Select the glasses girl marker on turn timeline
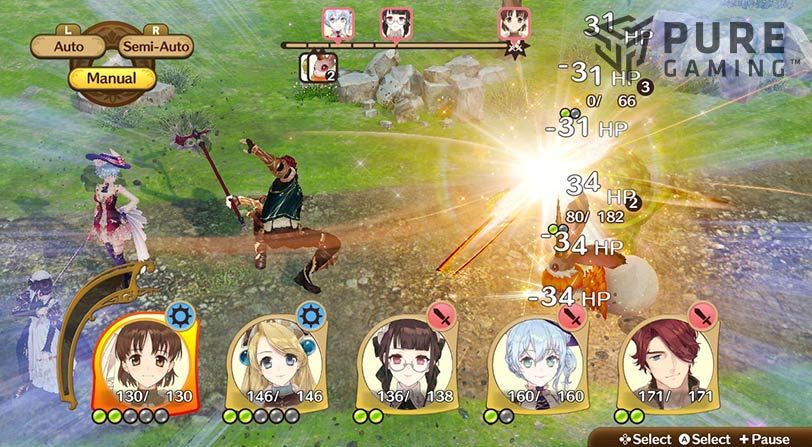Image resolution: width=812 pixels, height=447 pixels. (x=396, y=23)
